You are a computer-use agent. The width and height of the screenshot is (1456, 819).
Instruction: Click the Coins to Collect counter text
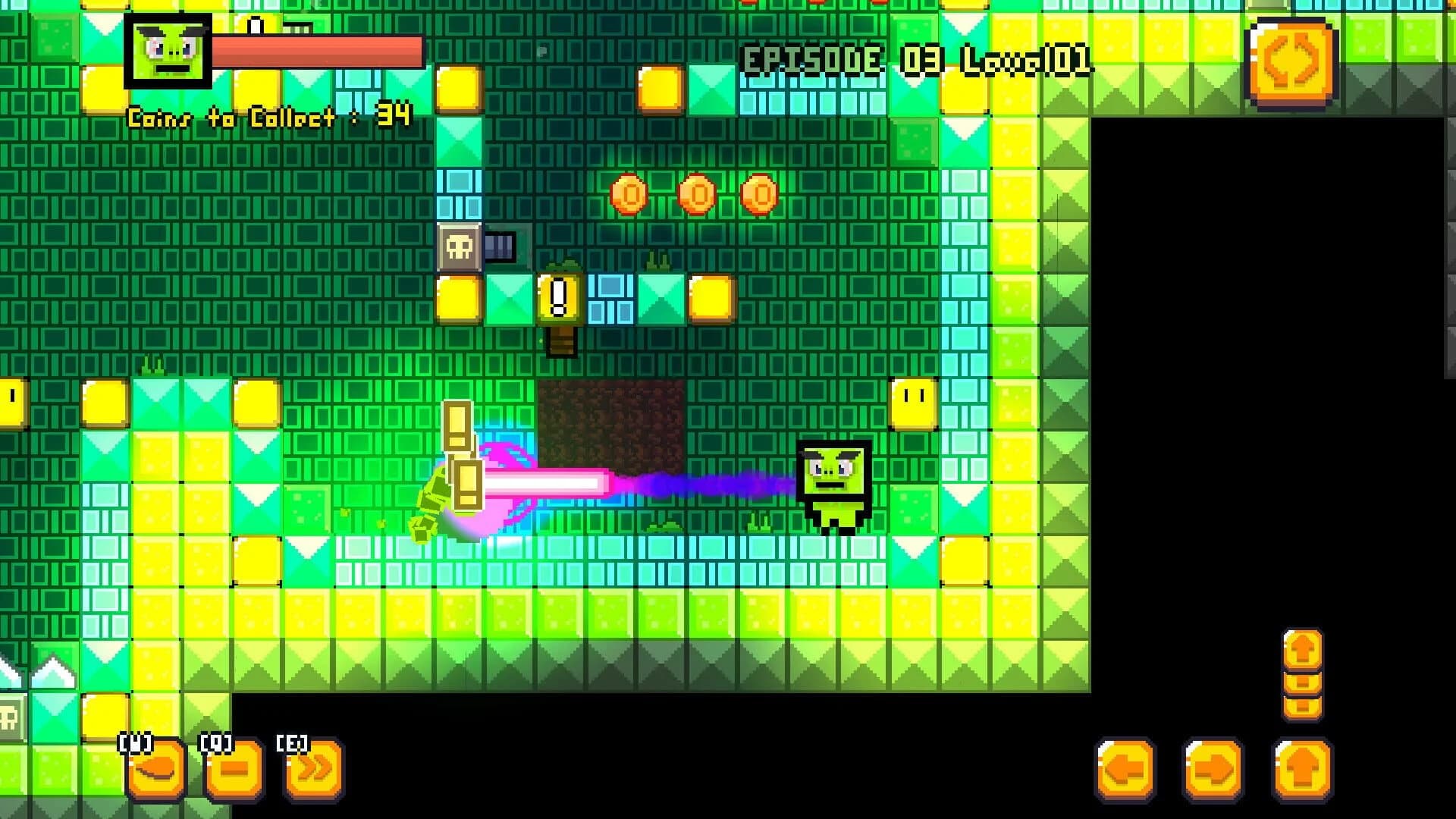point(267,115)
